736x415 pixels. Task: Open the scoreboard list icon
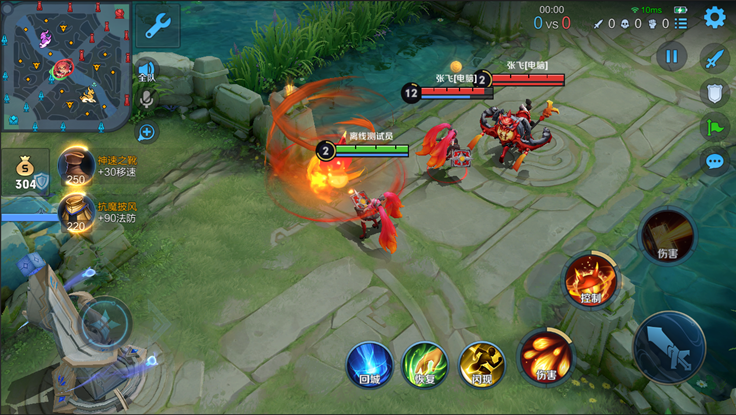point(681,23)
